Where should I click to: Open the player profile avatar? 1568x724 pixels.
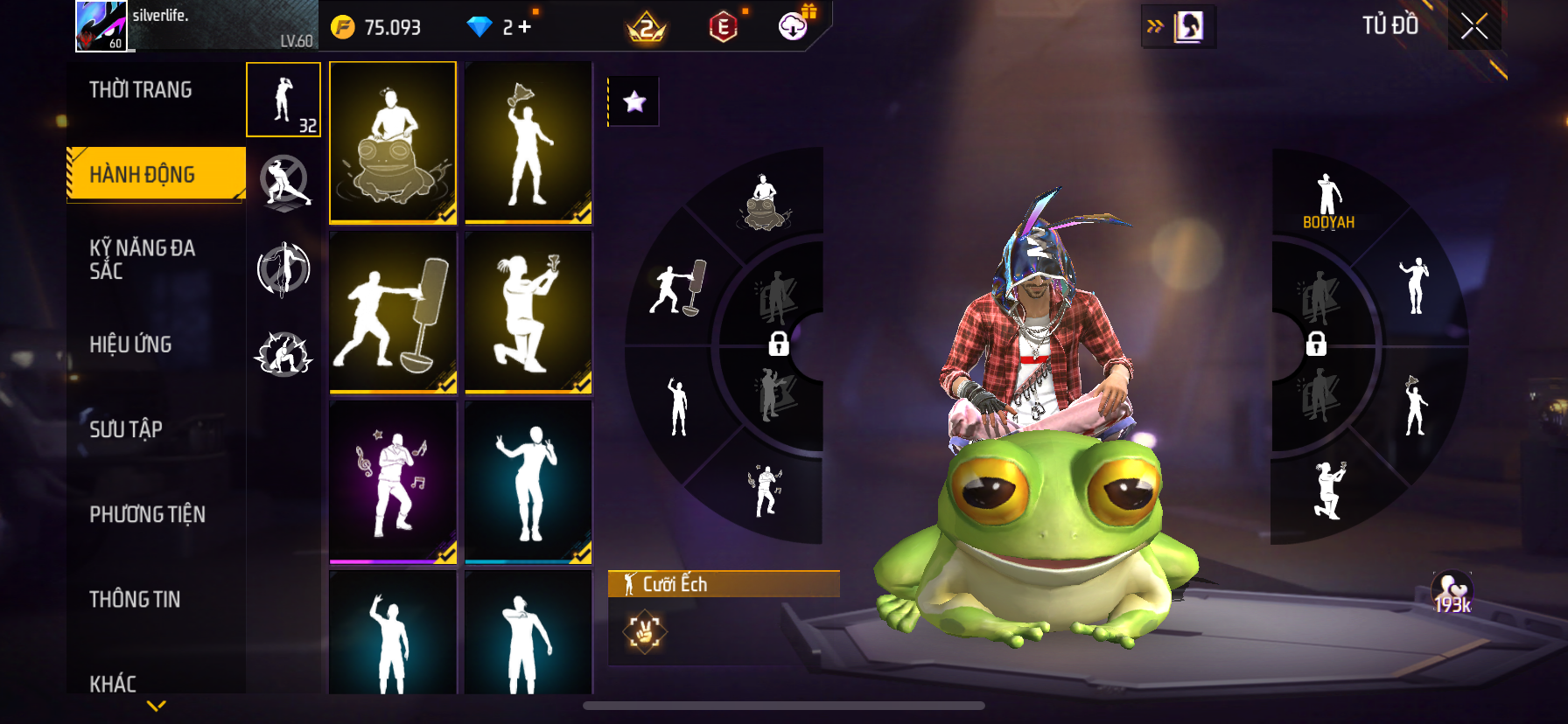[x=101, y=26]
